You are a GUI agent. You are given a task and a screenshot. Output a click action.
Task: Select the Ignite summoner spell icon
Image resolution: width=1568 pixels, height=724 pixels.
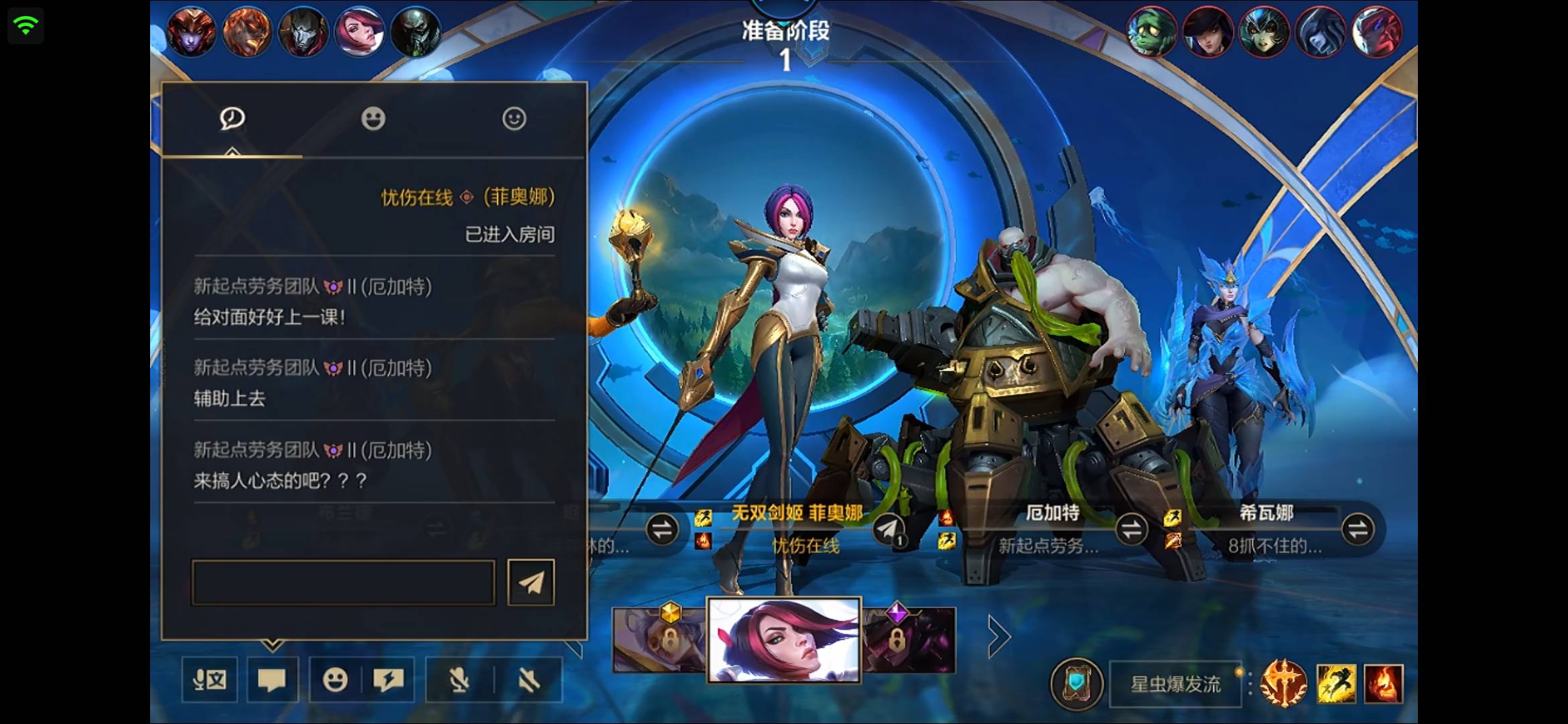click(1383, 684)
